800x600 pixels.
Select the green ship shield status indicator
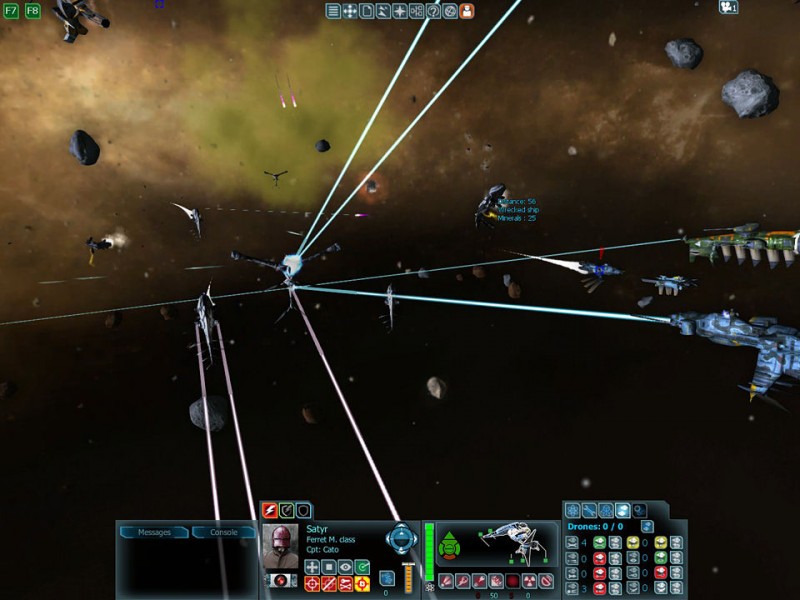[450, 545]
